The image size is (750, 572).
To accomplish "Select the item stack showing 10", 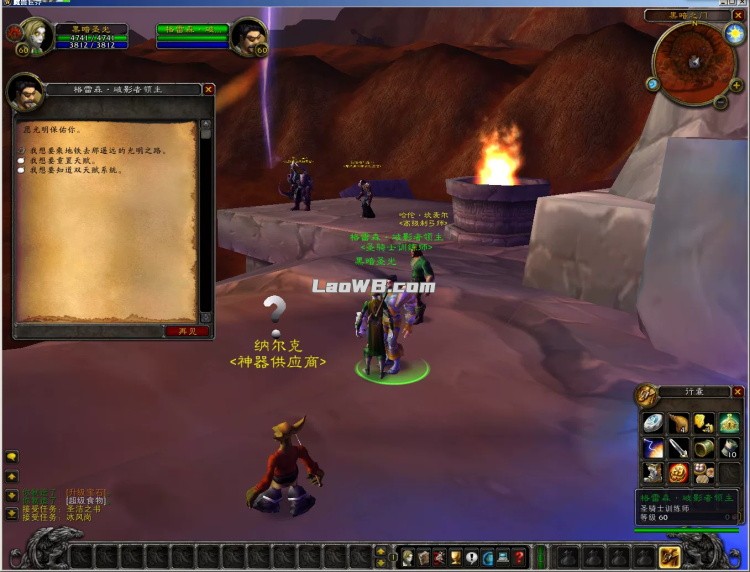I will pyautogui.click(x=730, y=448).
